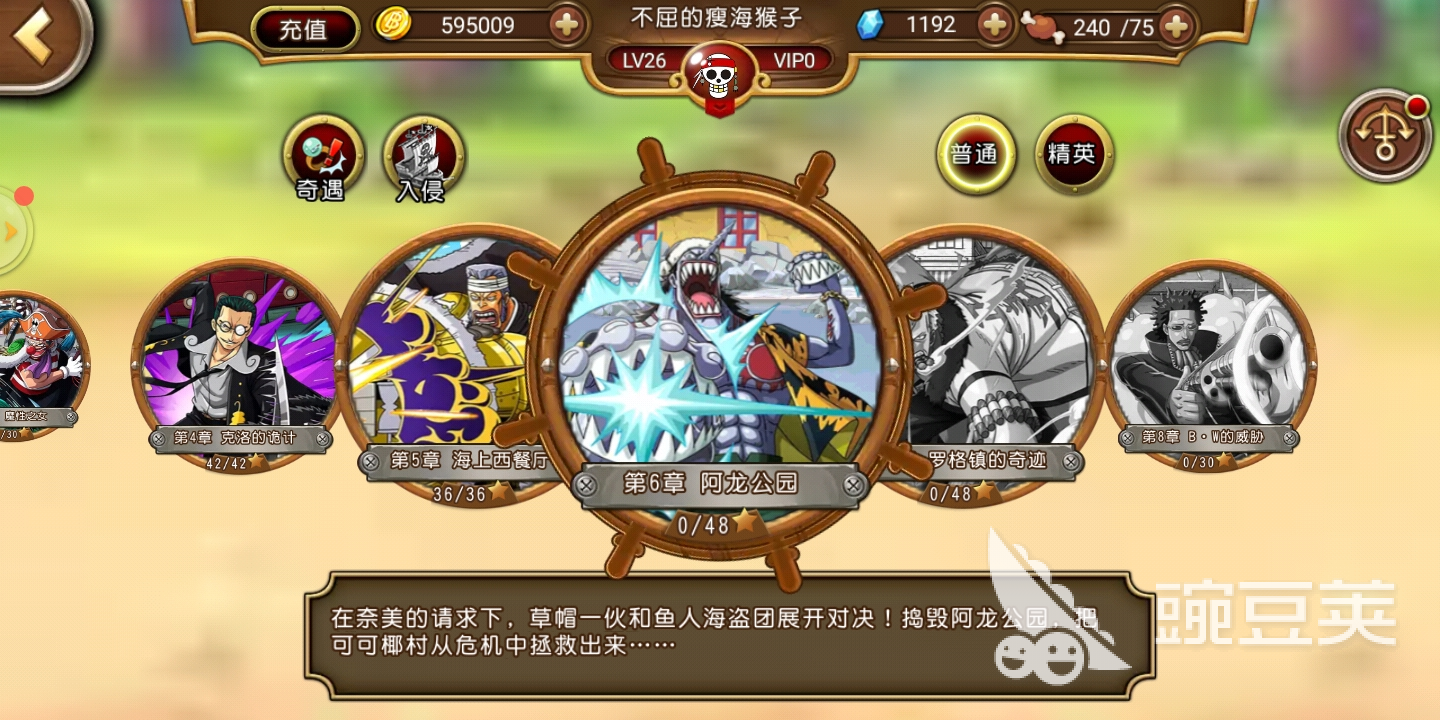1440x720 pixels.
Task: Switch to the 普通 difficulty tab
Action: 975,153
